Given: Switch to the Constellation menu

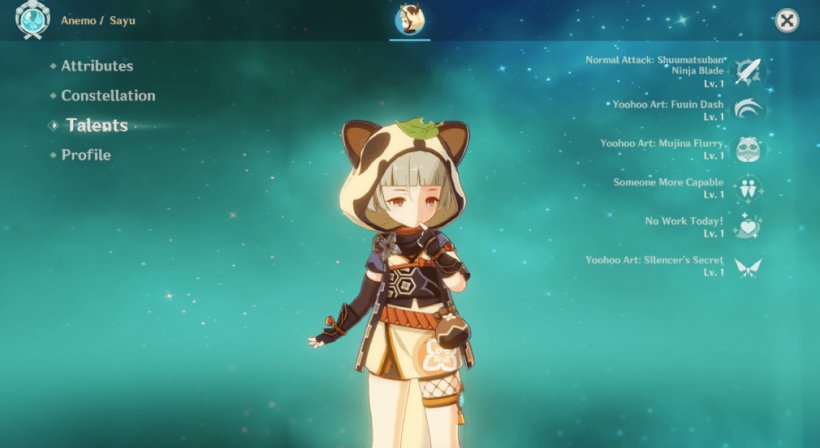Looking at the screenshot, I should click(108, 96).
